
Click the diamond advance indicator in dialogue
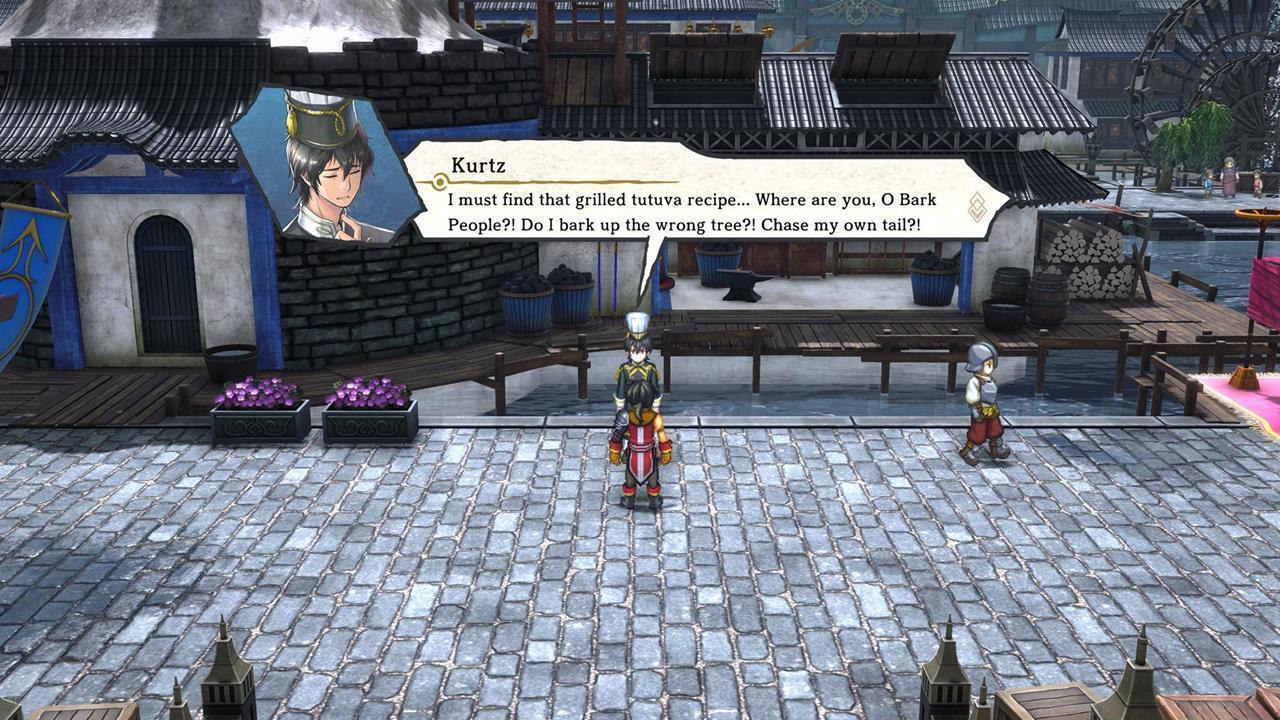click(977, 207)
